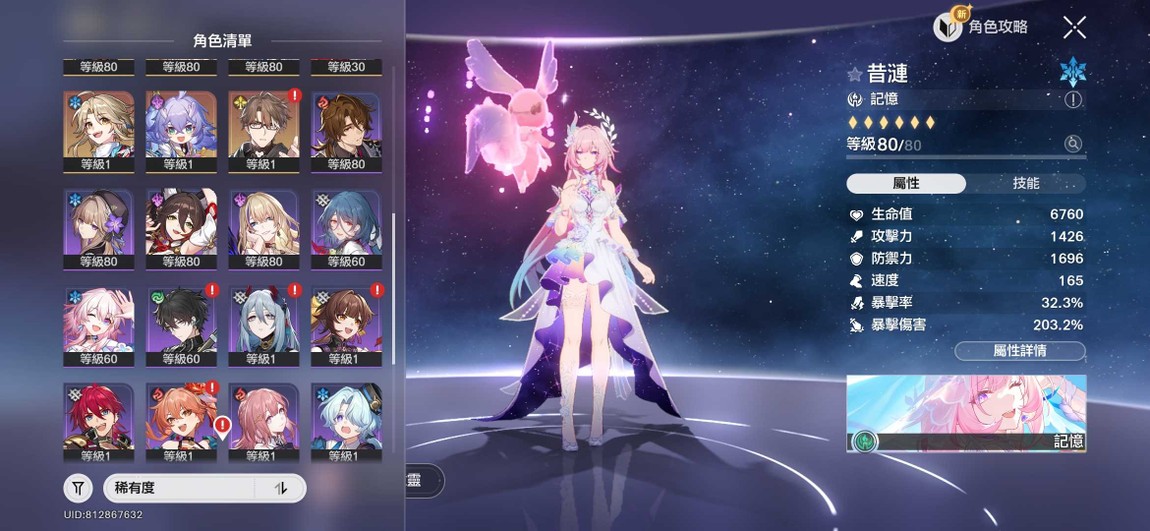This screenshot has height=531, width=1150.
Task: Show the 記憶 path info icon
Action: tap(1073, 99)
